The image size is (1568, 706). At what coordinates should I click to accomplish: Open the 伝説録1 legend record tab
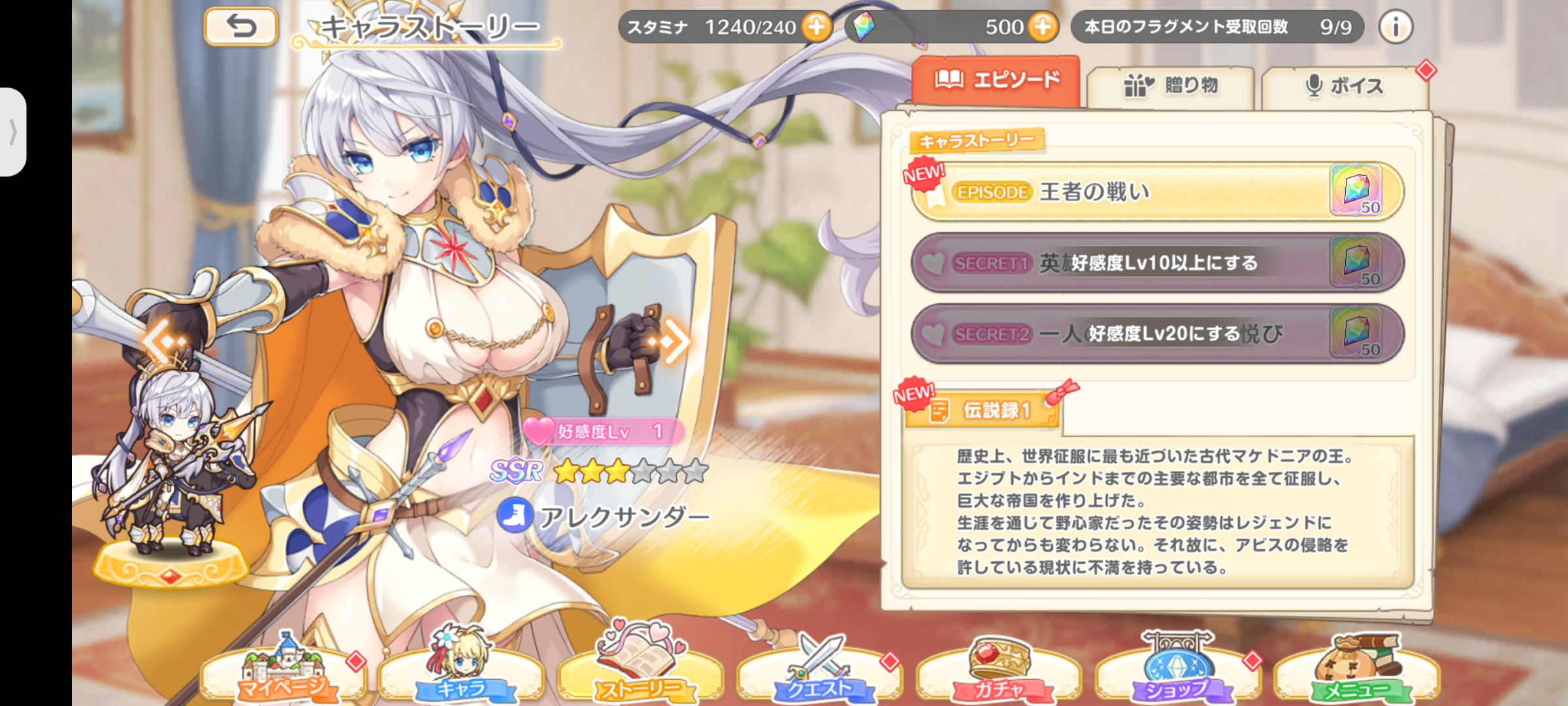point(983,411)
